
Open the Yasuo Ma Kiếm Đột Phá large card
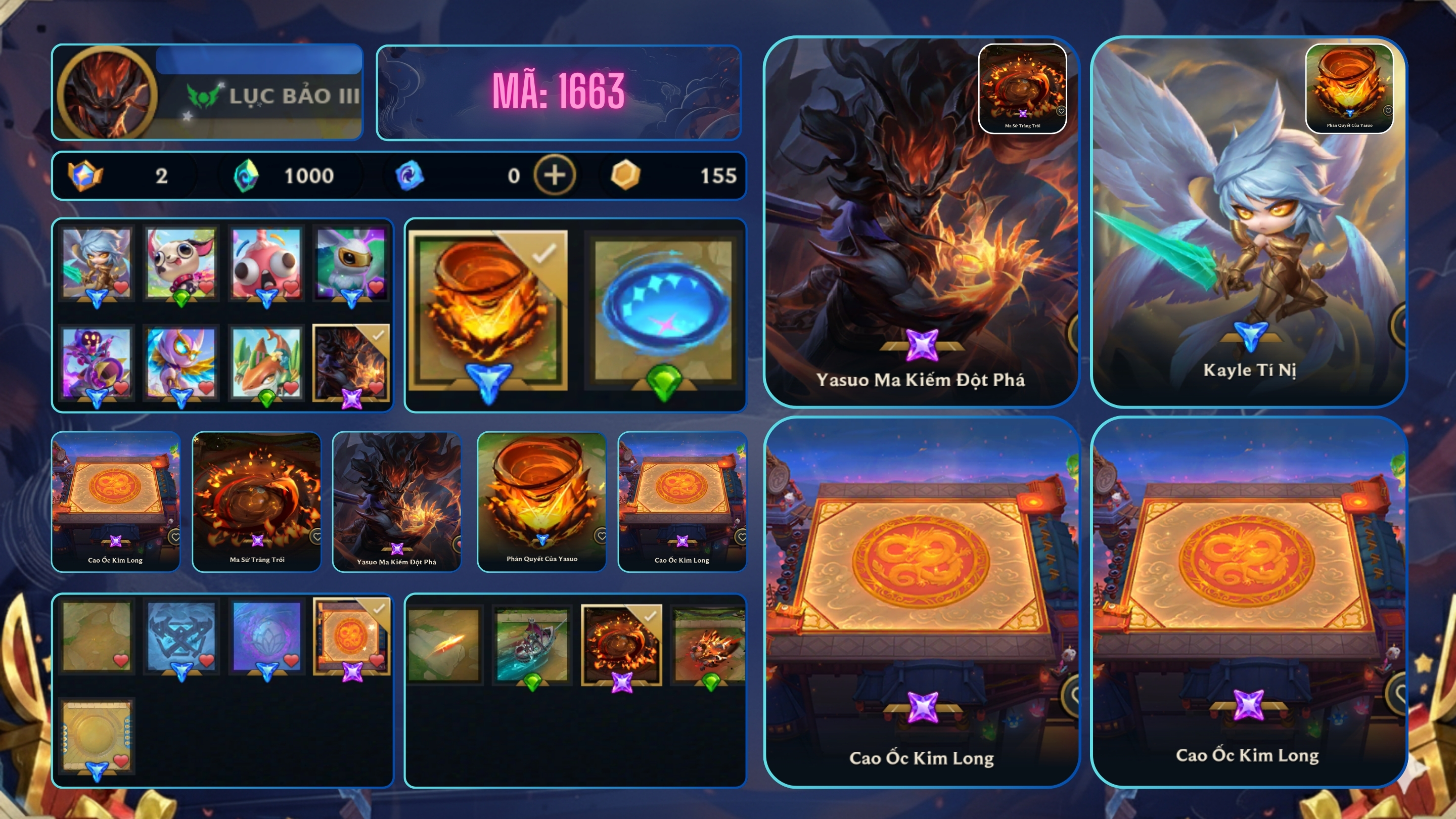[920, 221]
